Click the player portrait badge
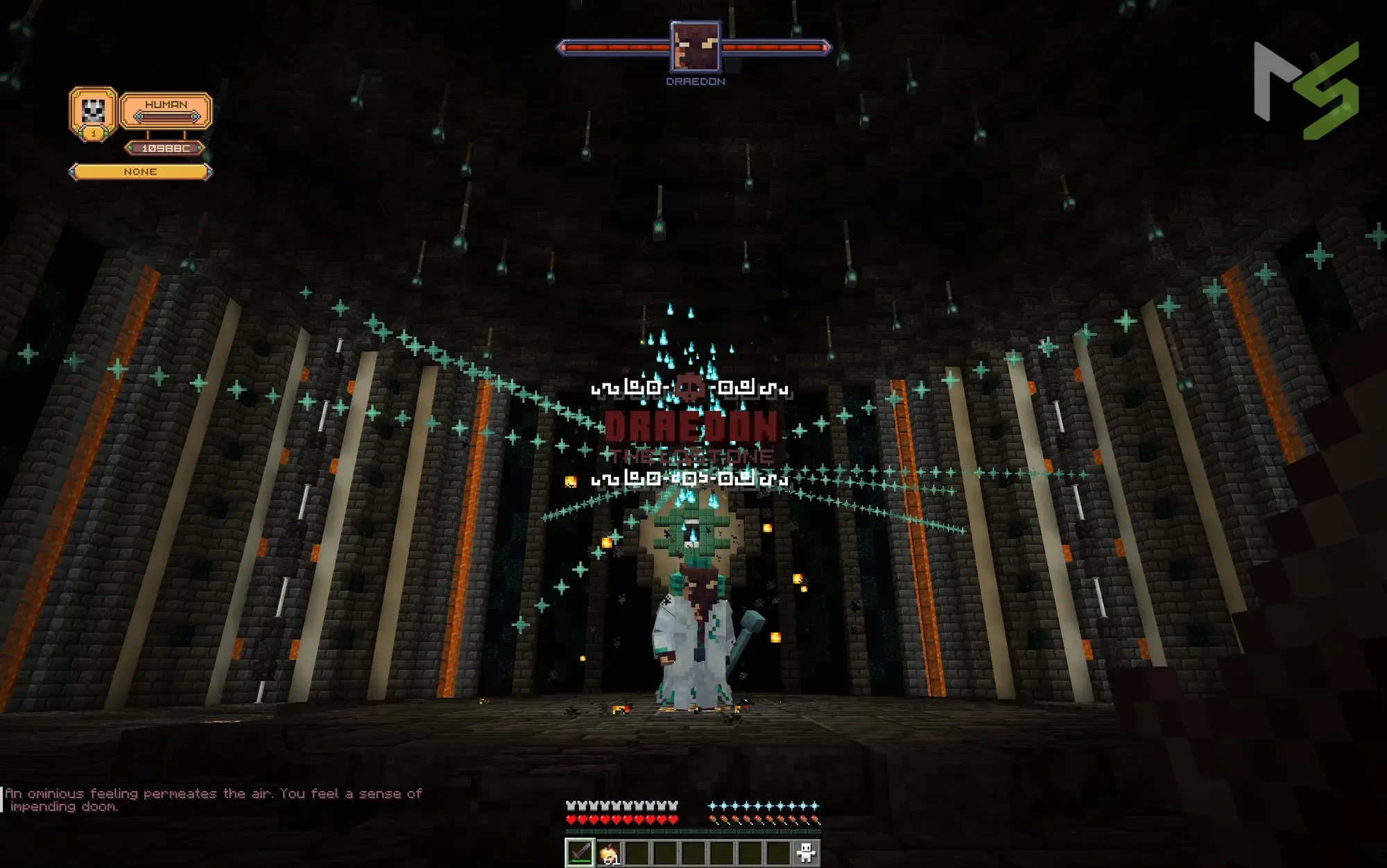 94,111
